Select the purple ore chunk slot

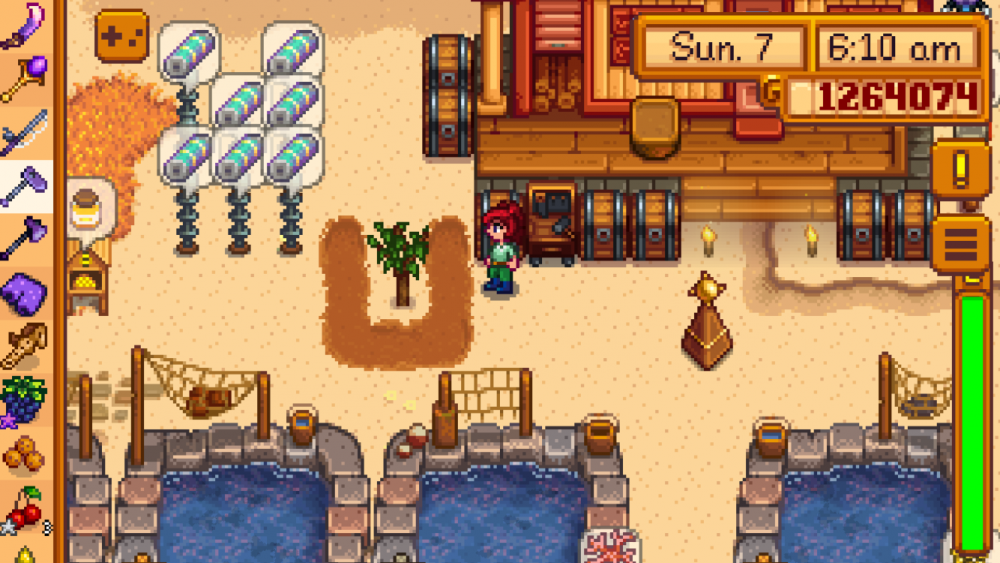coord(25,294)
